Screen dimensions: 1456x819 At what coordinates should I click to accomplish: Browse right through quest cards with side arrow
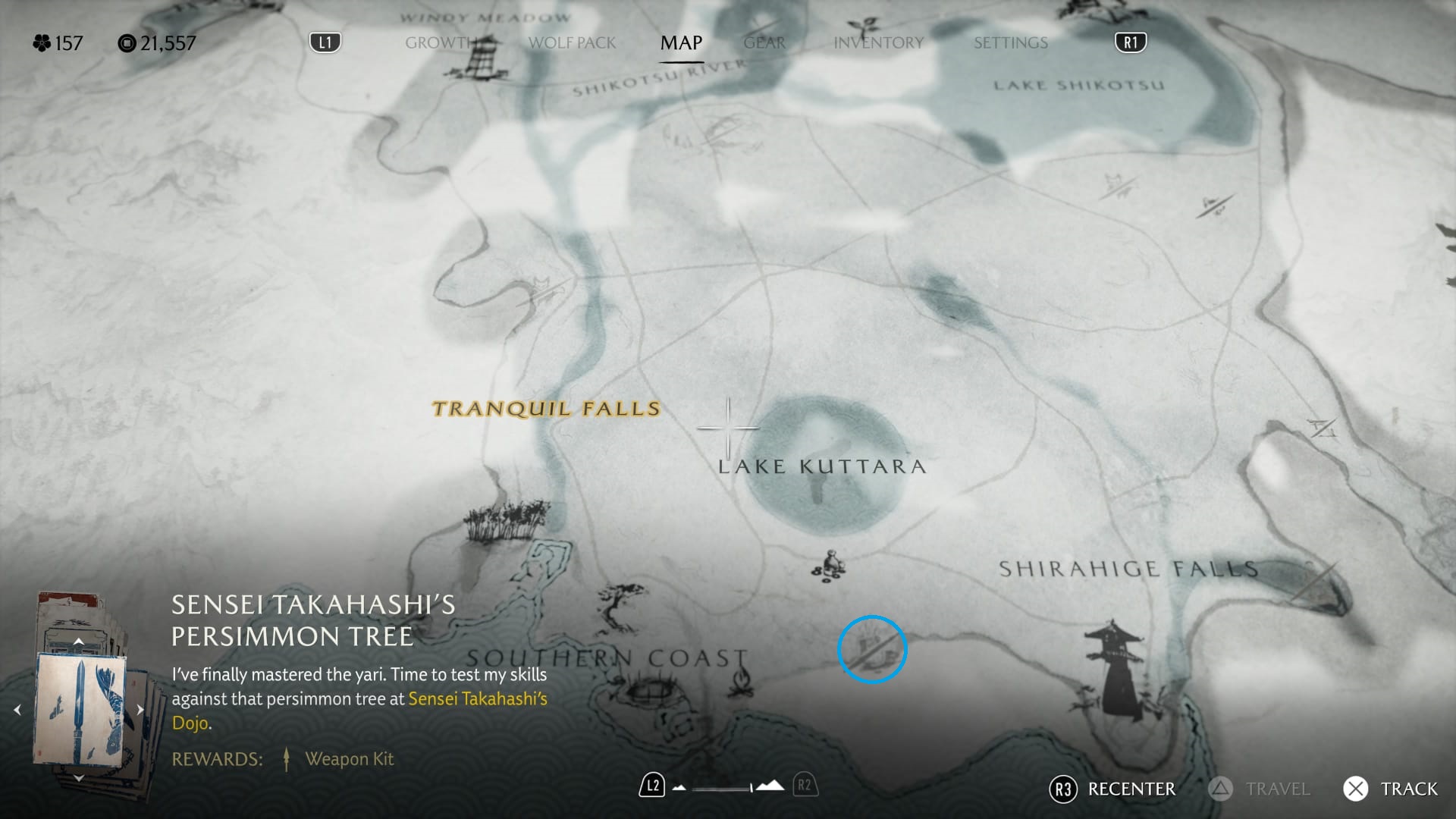[x=141, y=709]
